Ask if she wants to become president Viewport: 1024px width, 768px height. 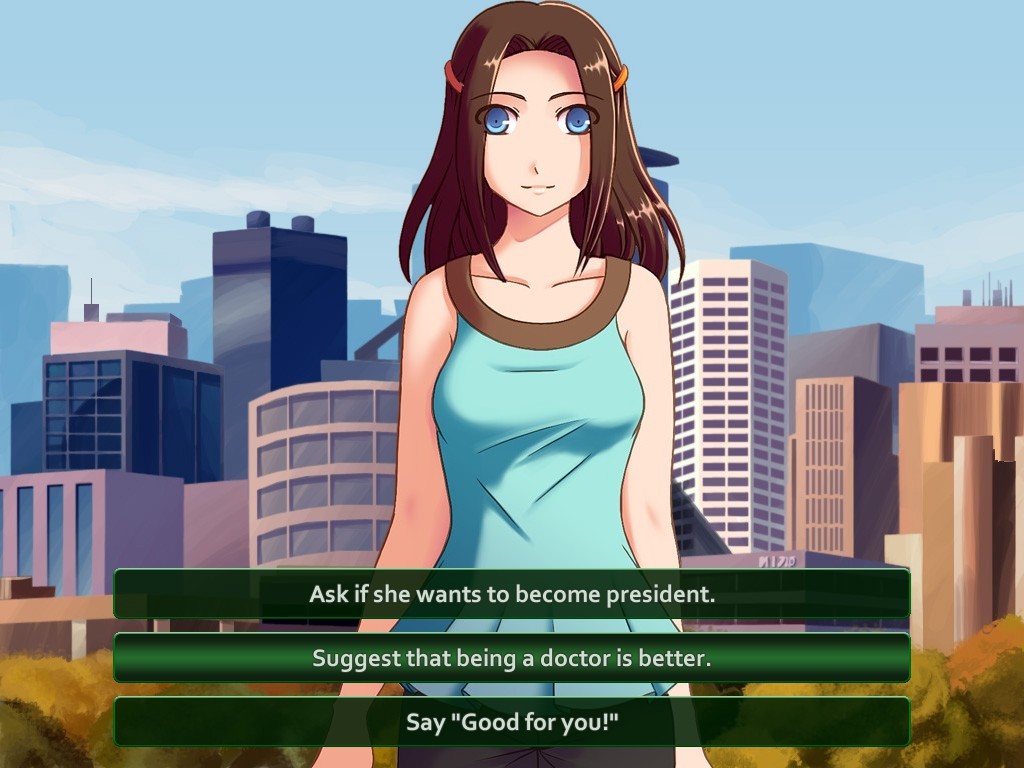(x=512, y=594)
